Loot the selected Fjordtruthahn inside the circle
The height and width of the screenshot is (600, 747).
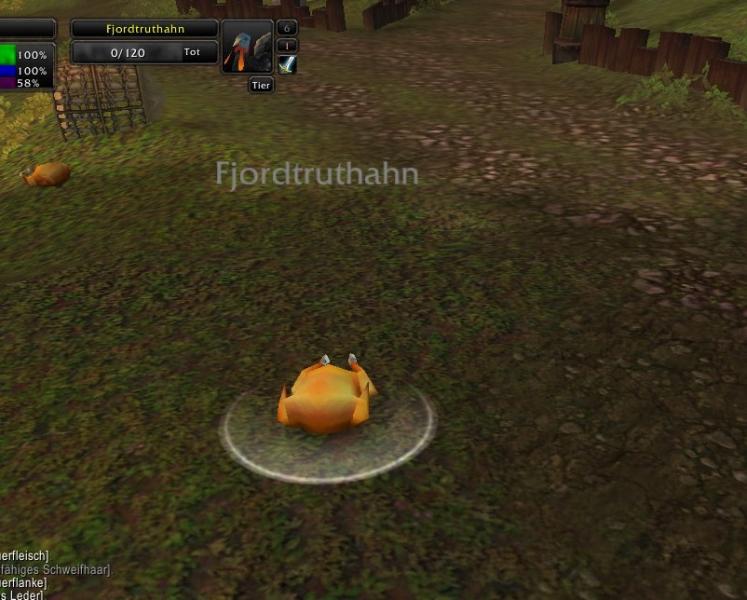[326, 398]
